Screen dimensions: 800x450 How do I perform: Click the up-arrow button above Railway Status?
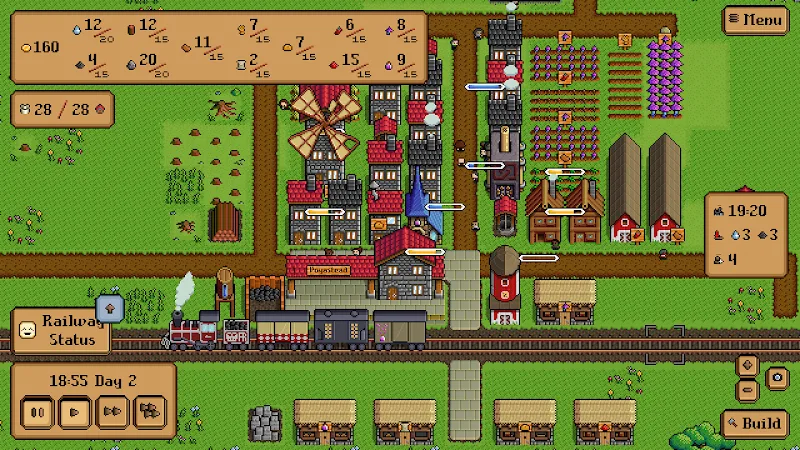coord(109,306)
